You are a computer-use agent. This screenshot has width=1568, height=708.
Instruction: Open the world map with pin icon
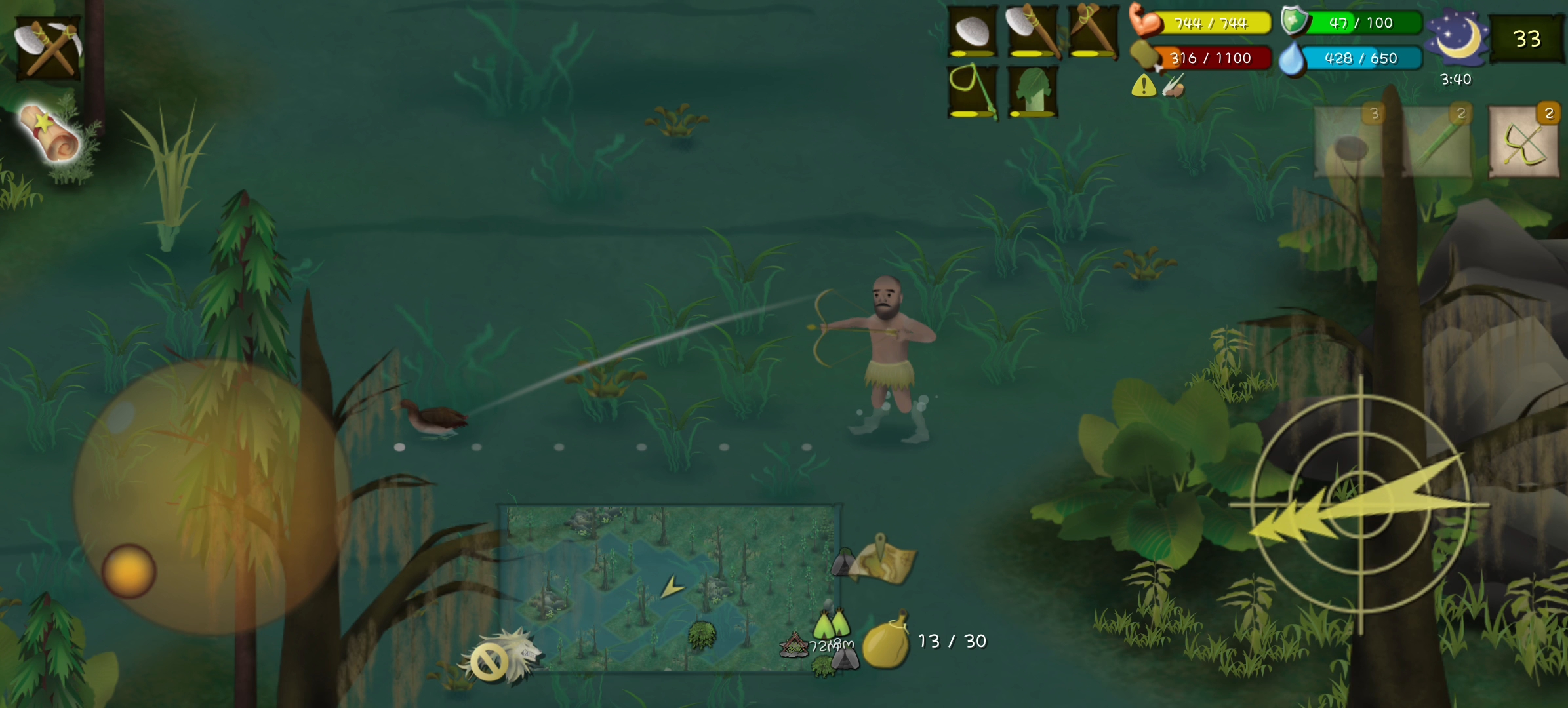pos(883,560)
